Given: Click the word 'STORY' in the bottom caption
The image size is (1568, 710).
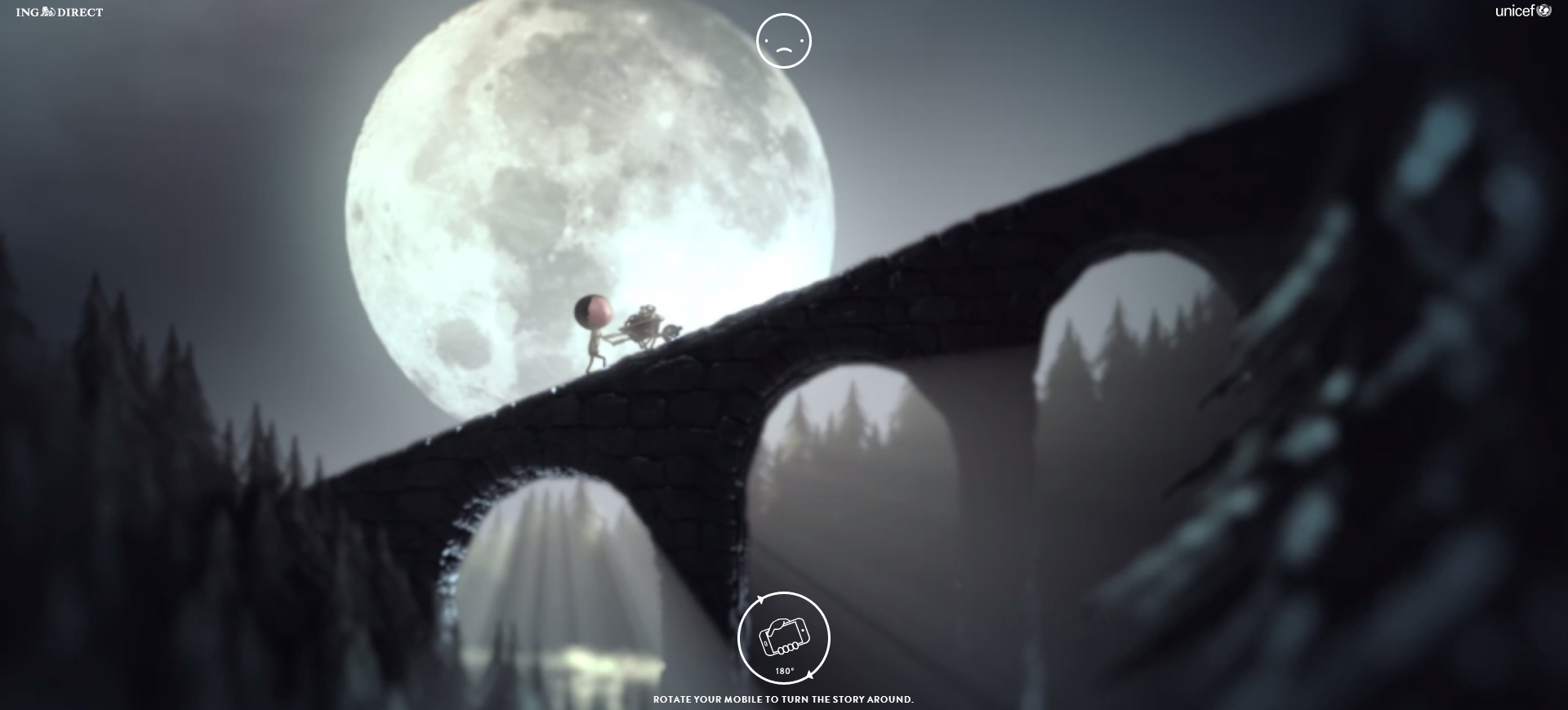Looking at the screenshot, I should pyautogui.click(x=849, y=699).
